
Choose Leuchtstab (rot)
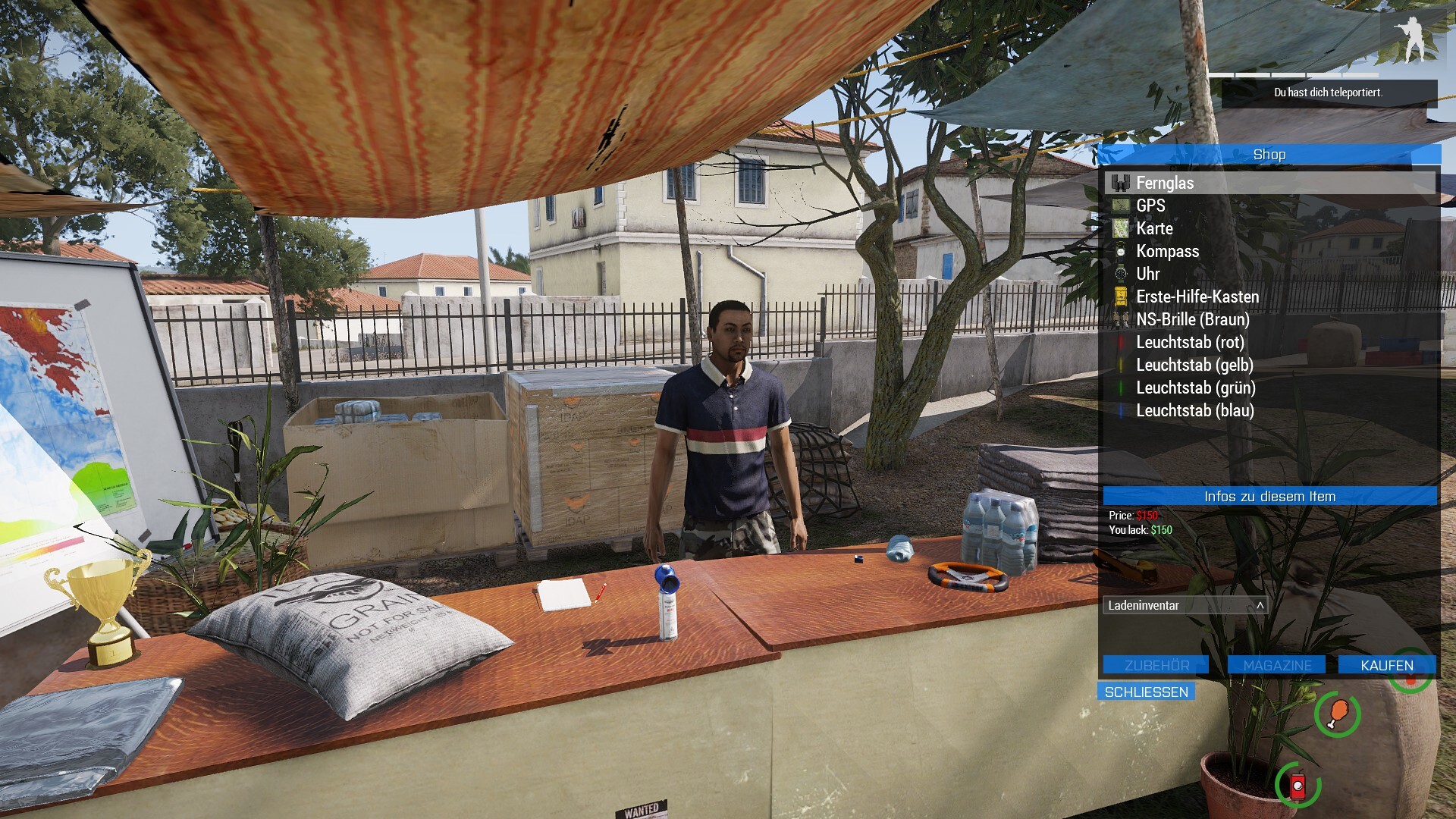click(x=1190, y=342)
